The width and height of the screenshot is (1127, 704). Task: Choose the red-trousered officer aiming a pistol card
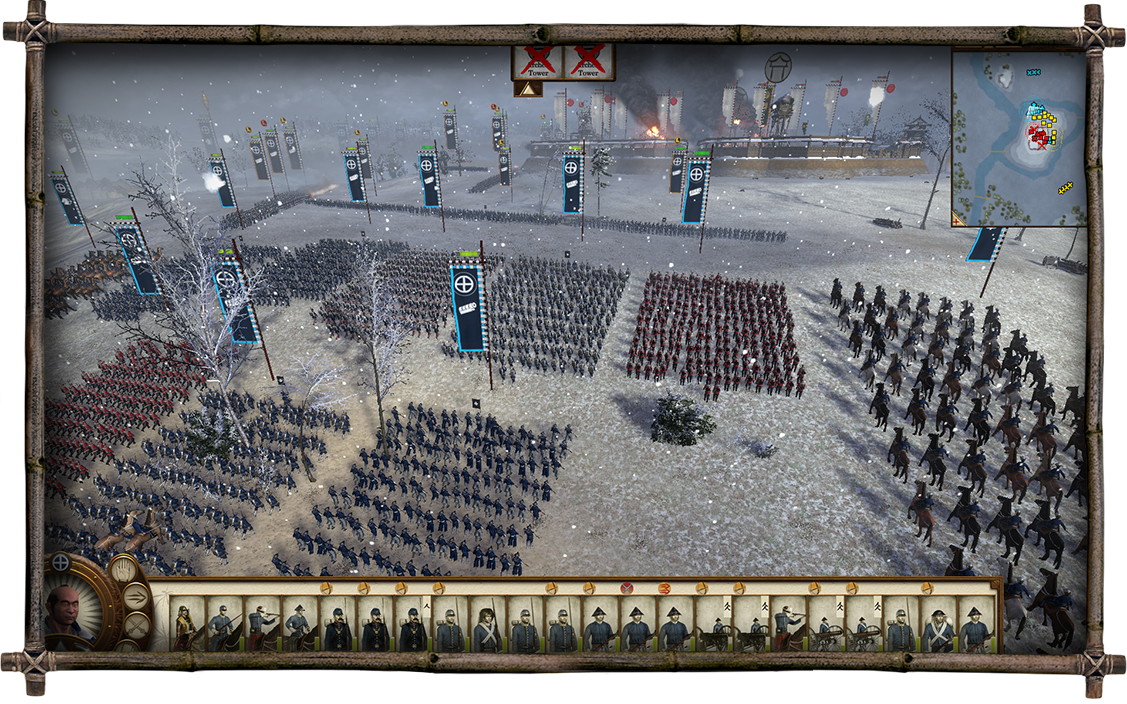(787, 625)
